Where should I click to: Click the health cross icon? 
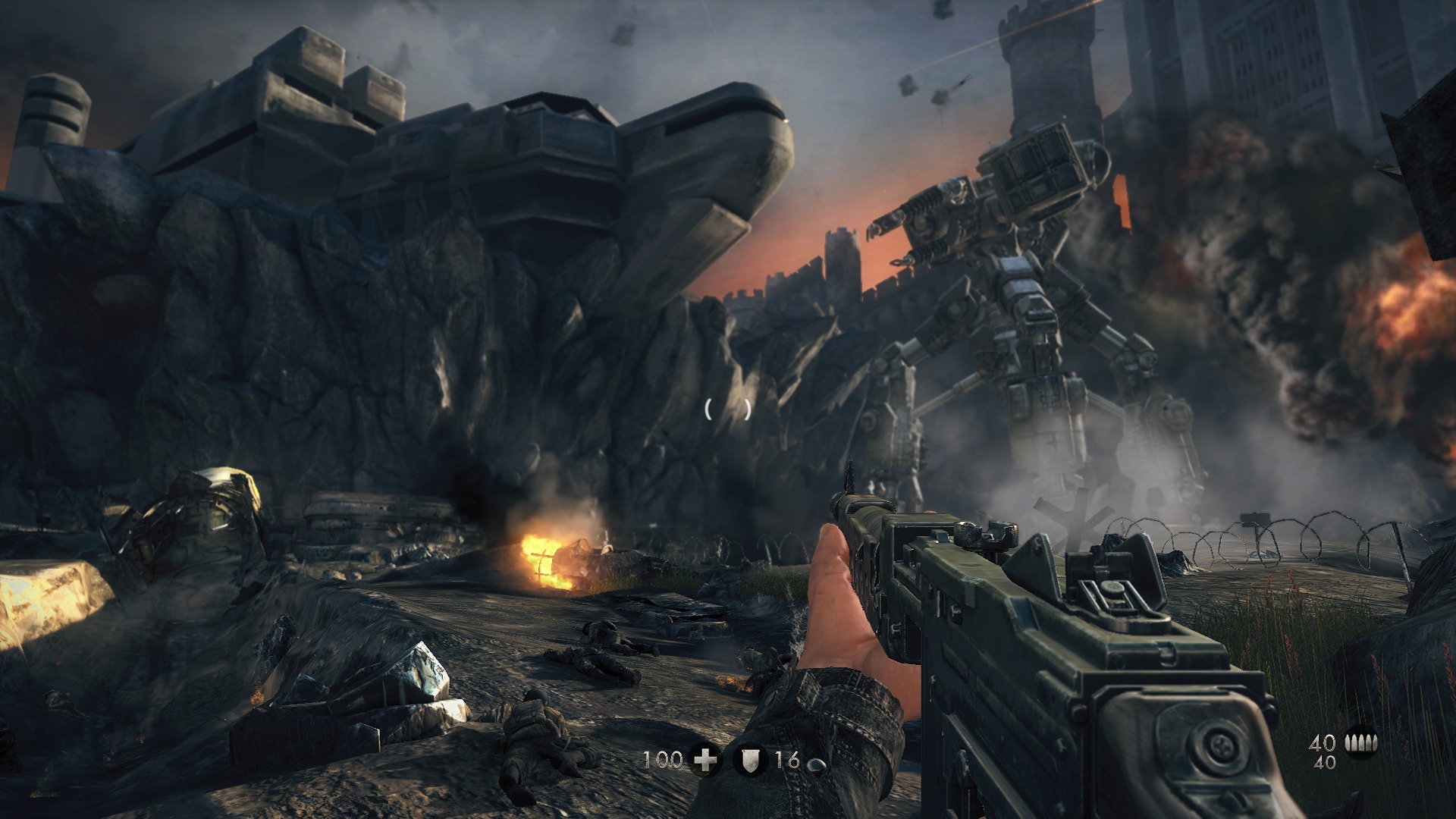706,760
